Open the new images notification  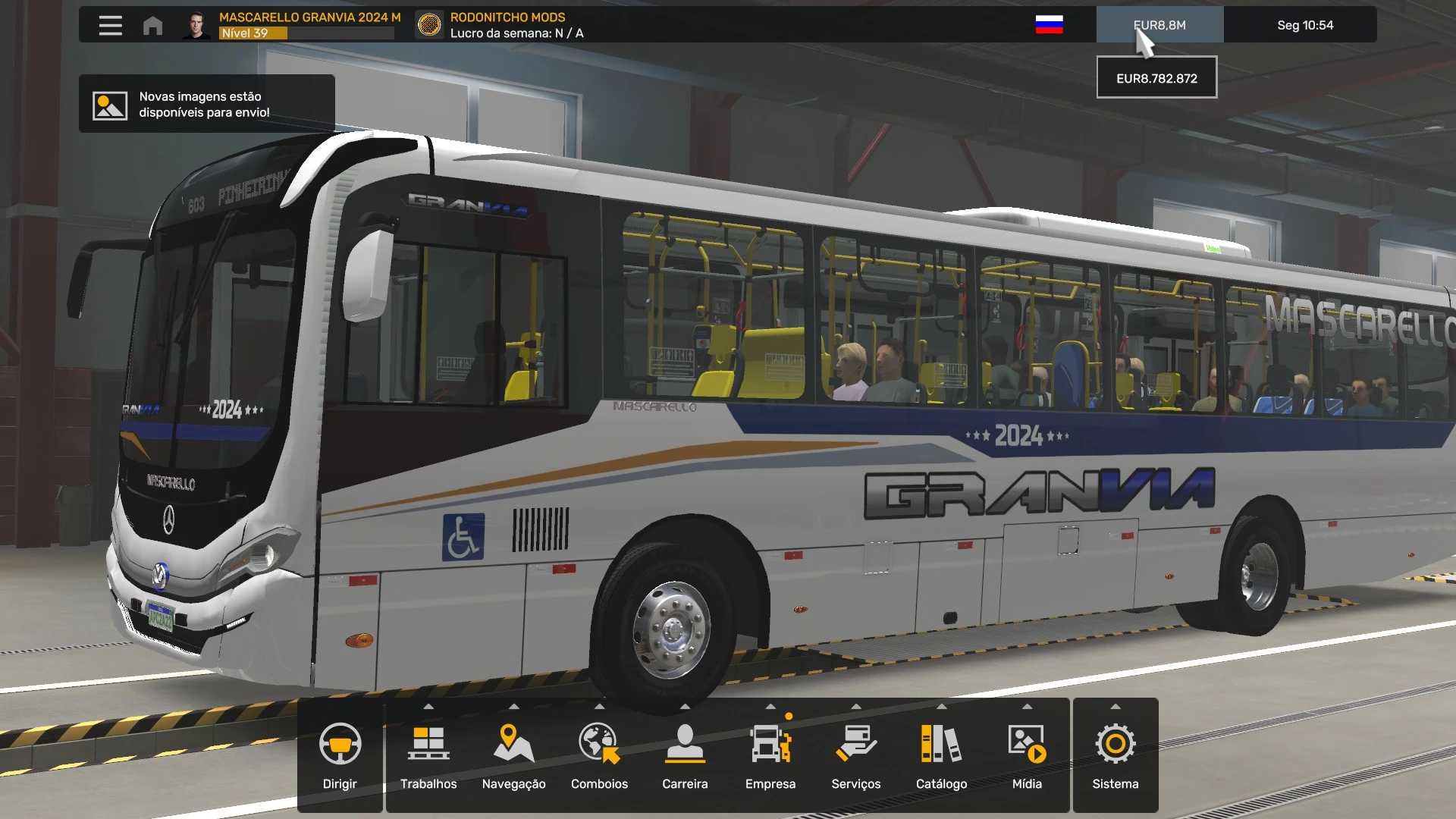click(x=206, y=105)
